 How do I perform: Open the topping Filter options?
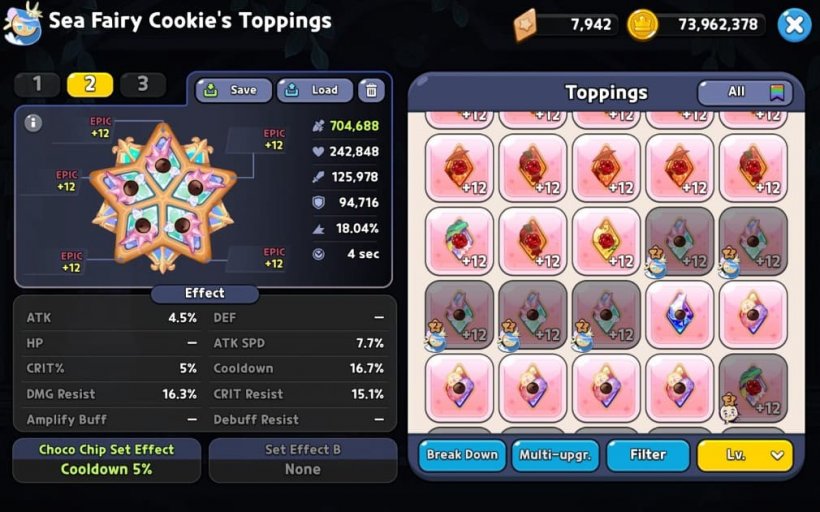click(648, 455)
